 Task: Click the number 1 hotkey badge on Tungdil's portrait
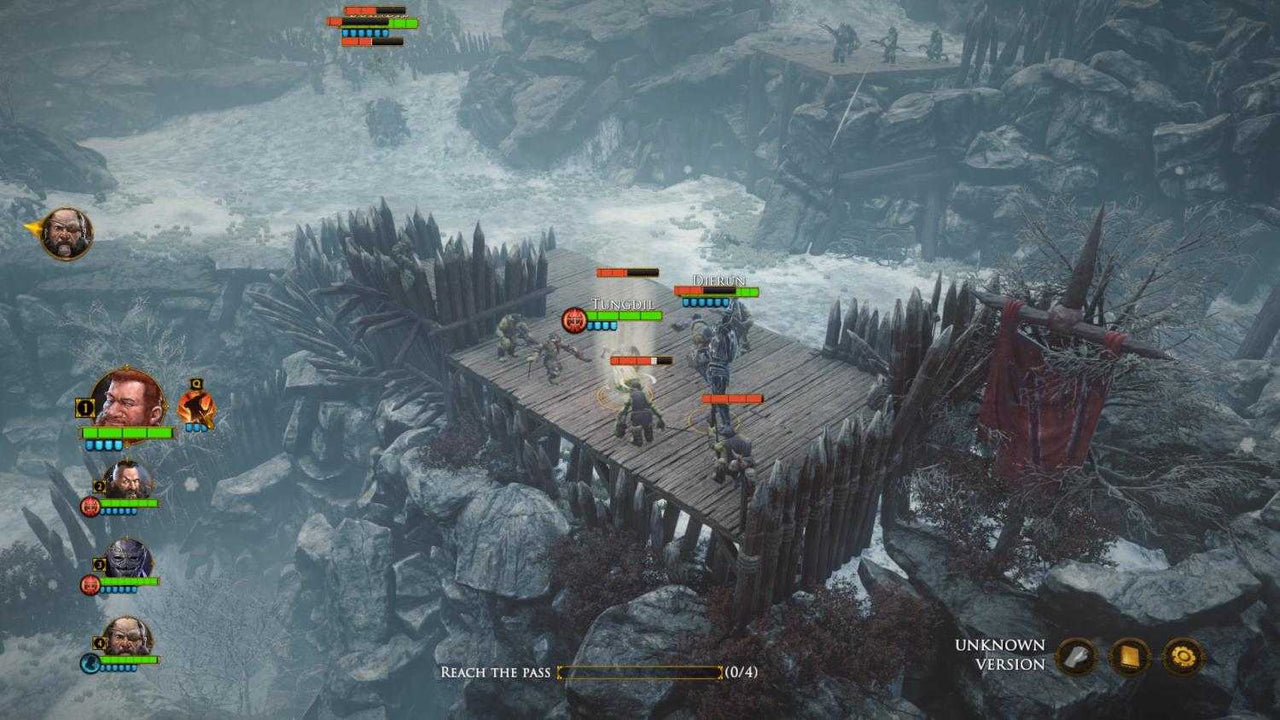coord(83,407)
